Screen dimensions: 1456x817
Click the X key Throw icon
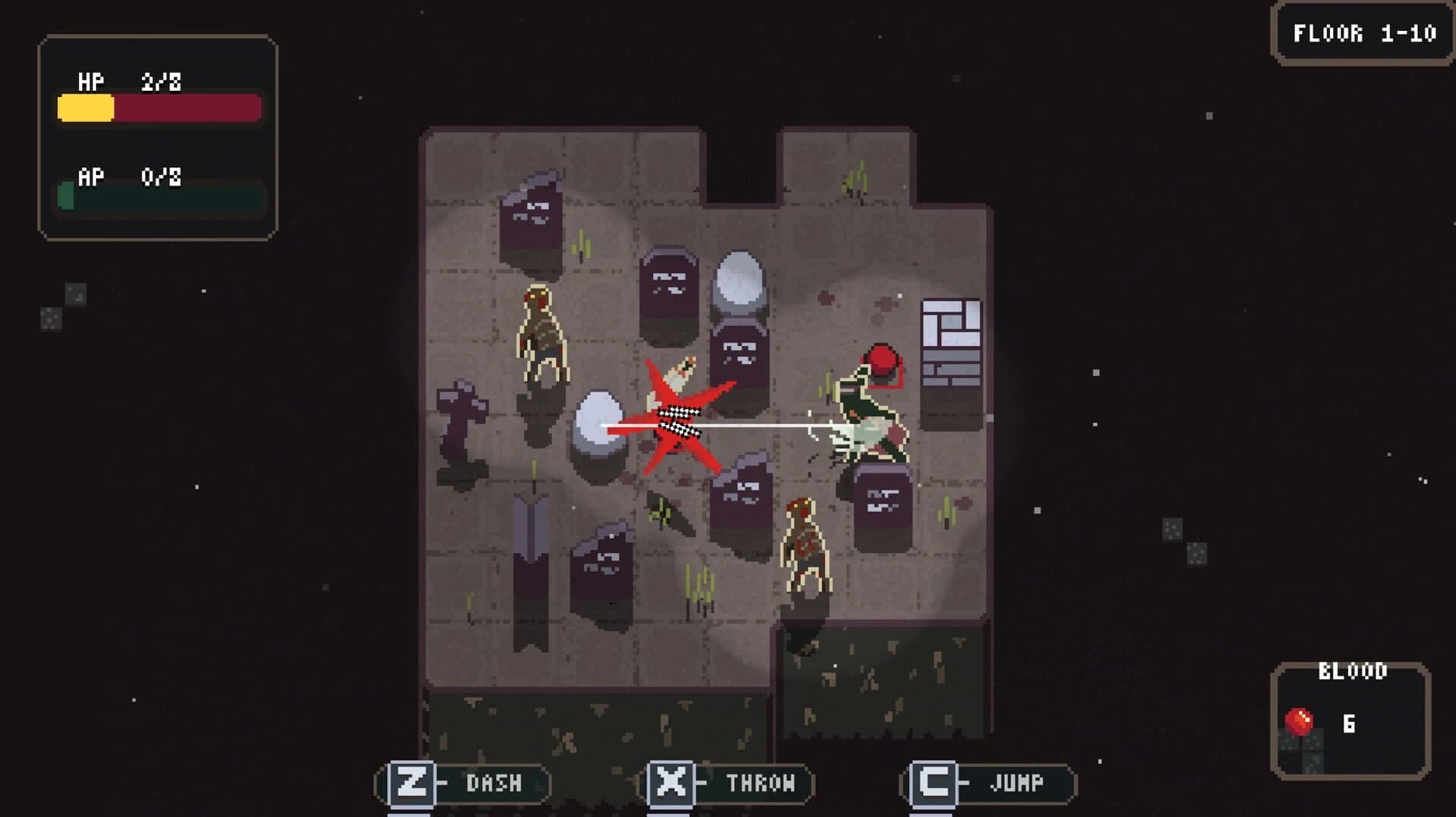(672, 782)
